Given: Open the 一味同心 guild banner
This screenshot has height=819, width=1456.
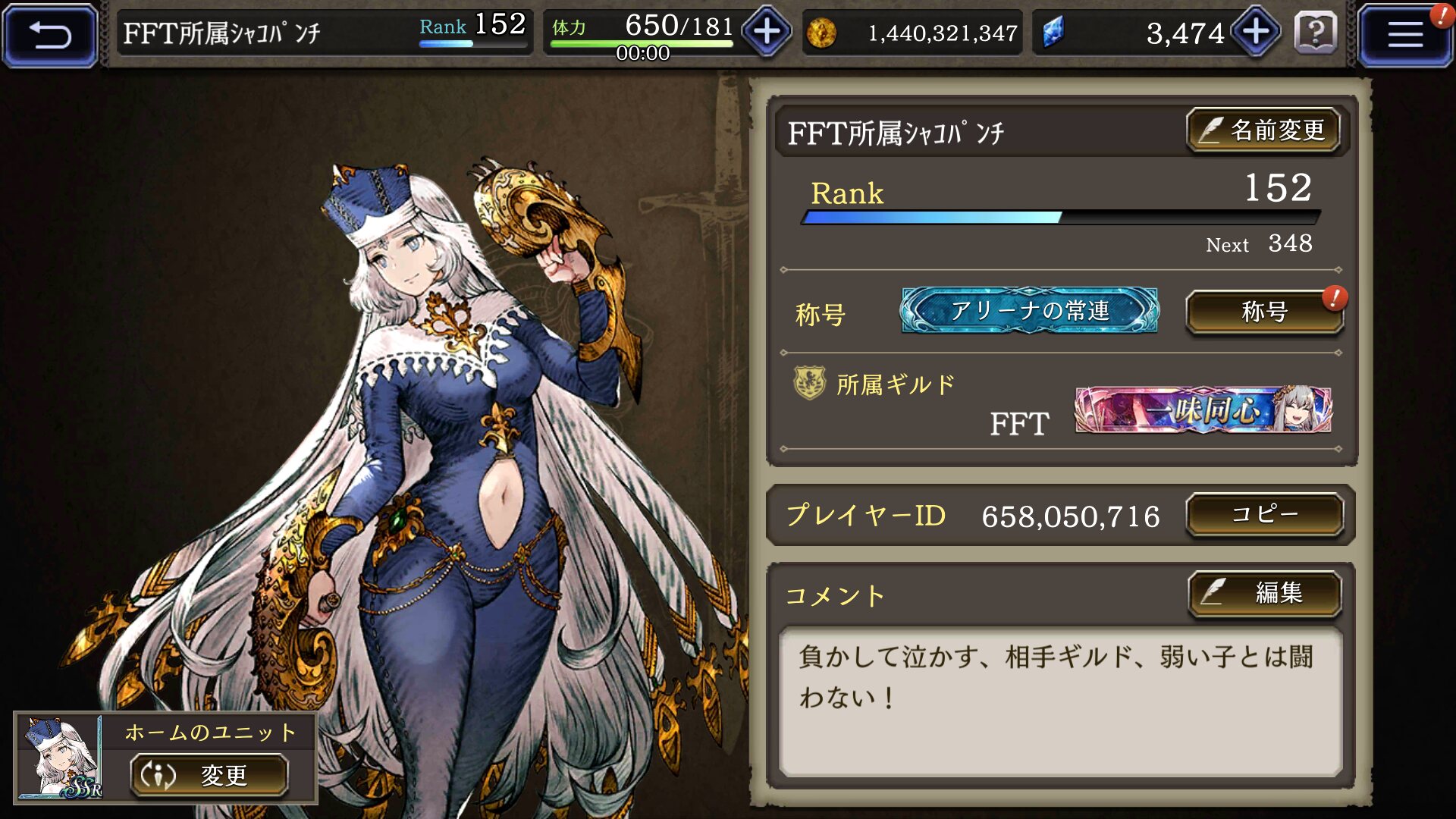Looking at the screenshot, I should [x=1203, y=410].
